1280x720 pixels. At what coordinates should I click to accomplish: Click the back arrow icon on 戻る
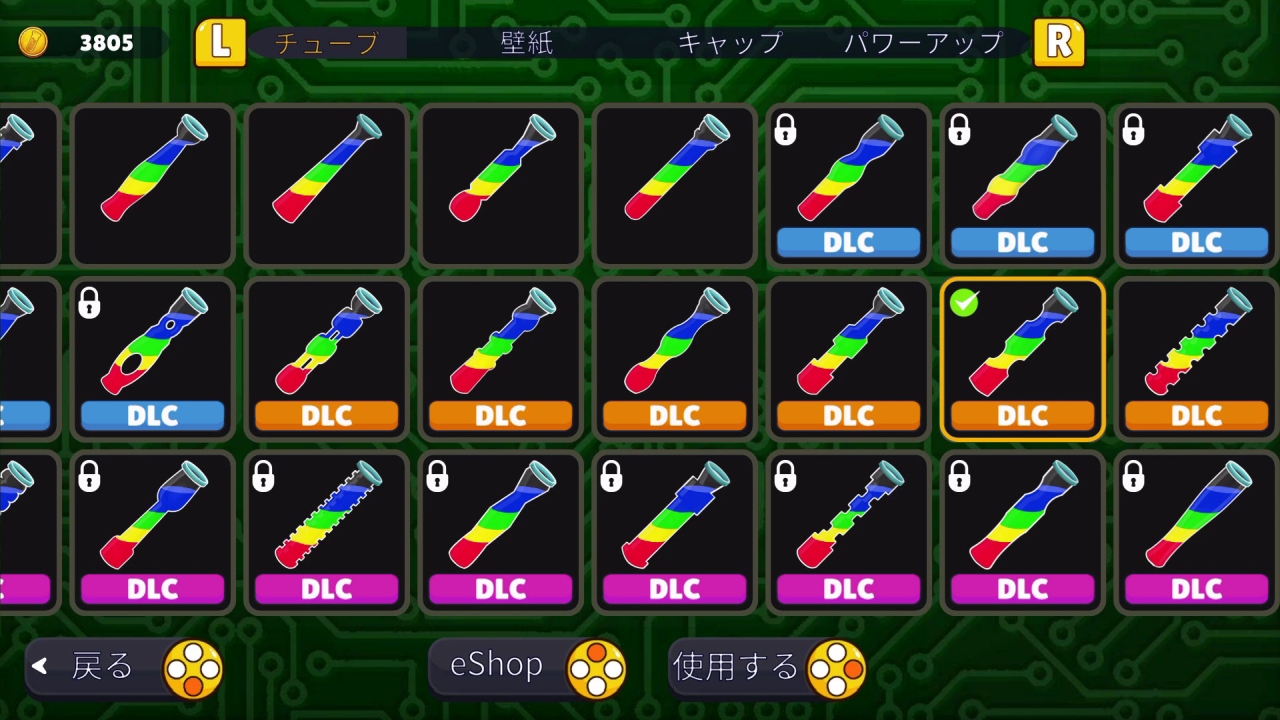click(41, 665)
